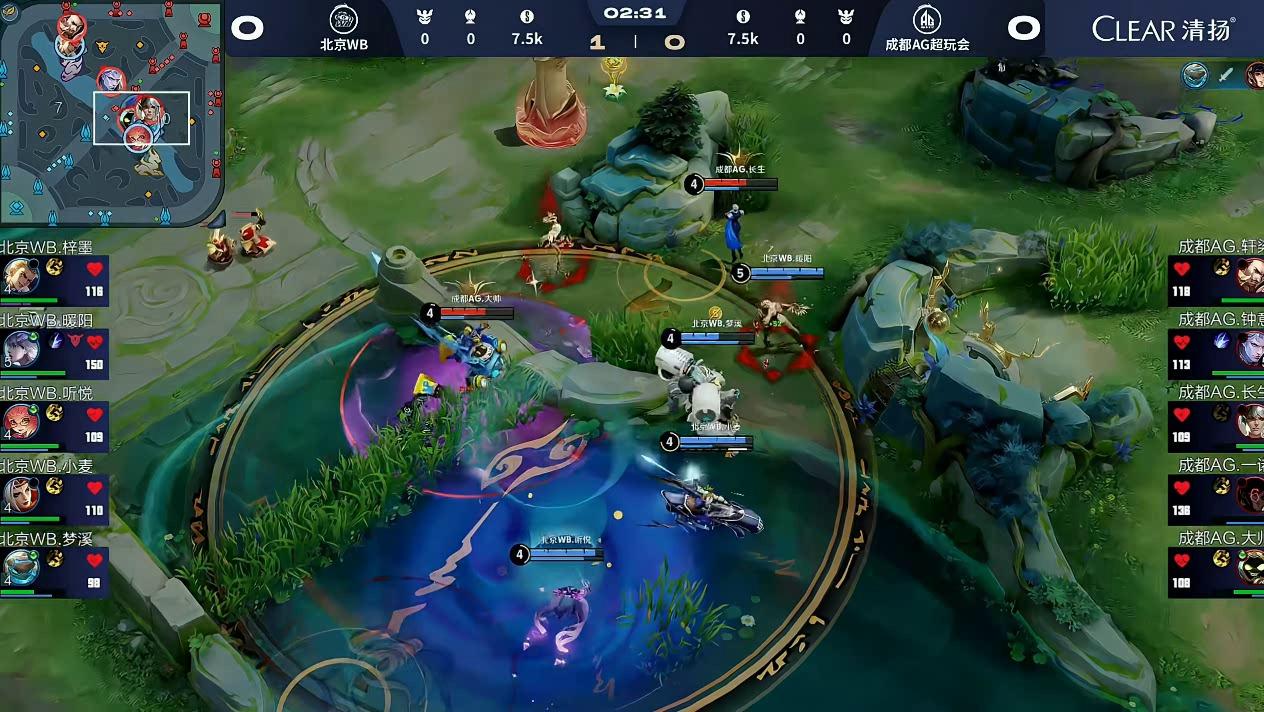Click the sword icon below the sponsor logo

(x=1226, y=75)
